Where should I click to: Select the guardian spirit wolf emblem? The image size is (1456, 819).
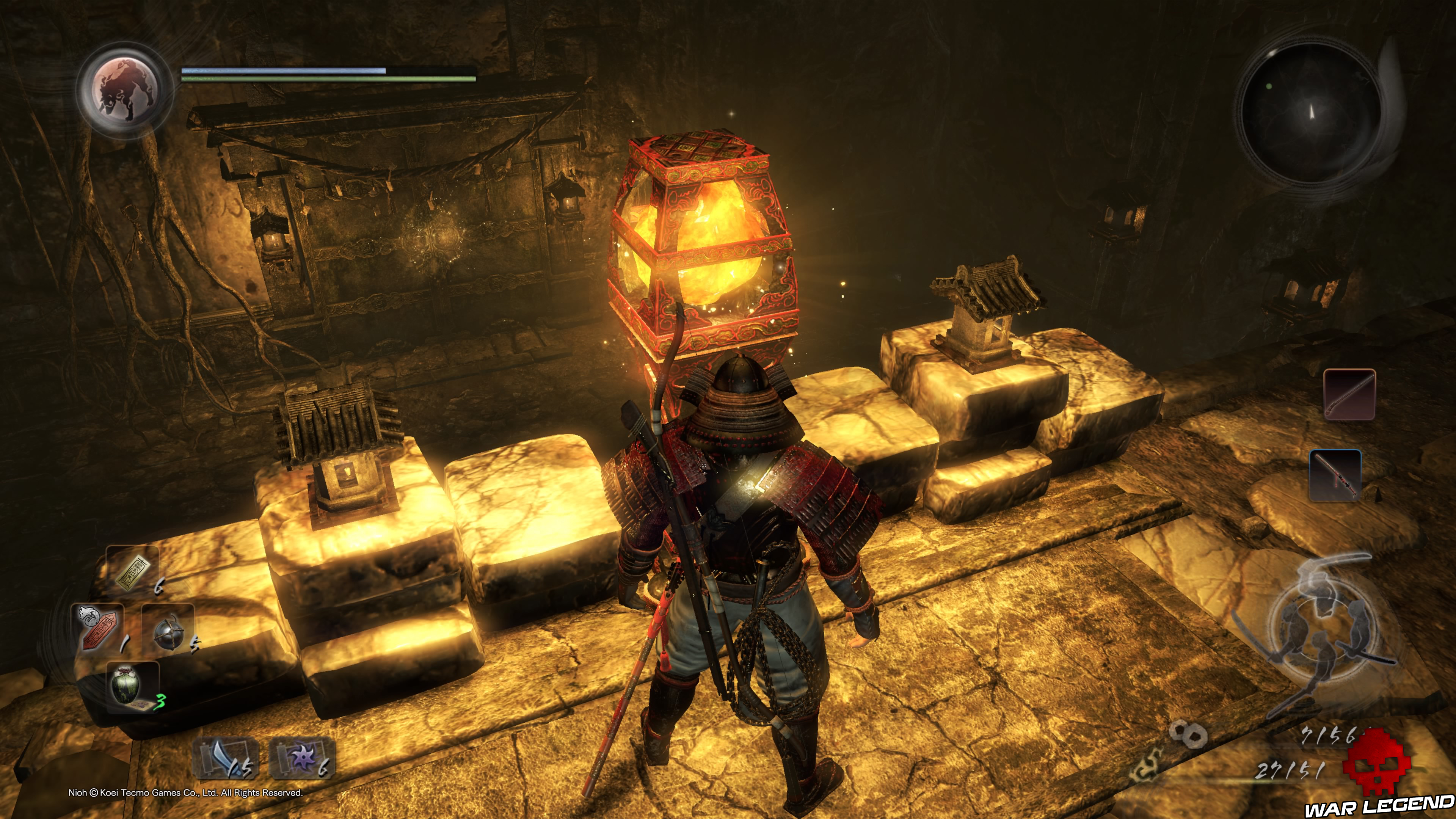(125, 91)
